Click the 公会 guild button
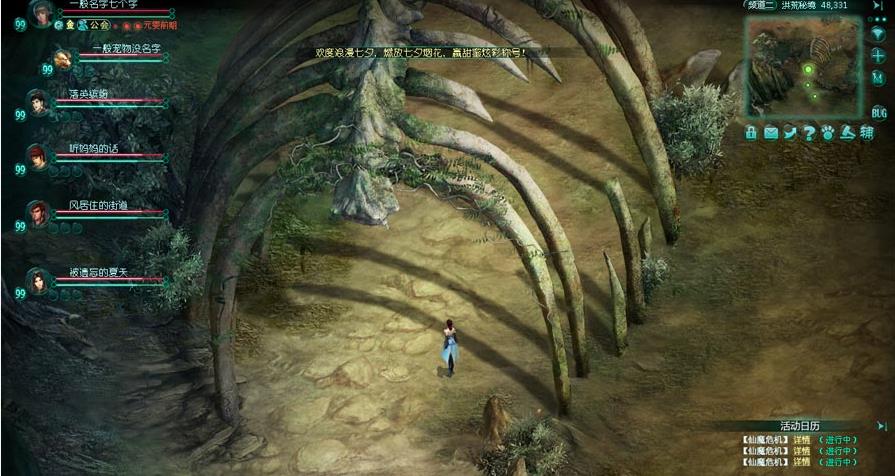Screen dimensions: 895x476 (98, 24)
